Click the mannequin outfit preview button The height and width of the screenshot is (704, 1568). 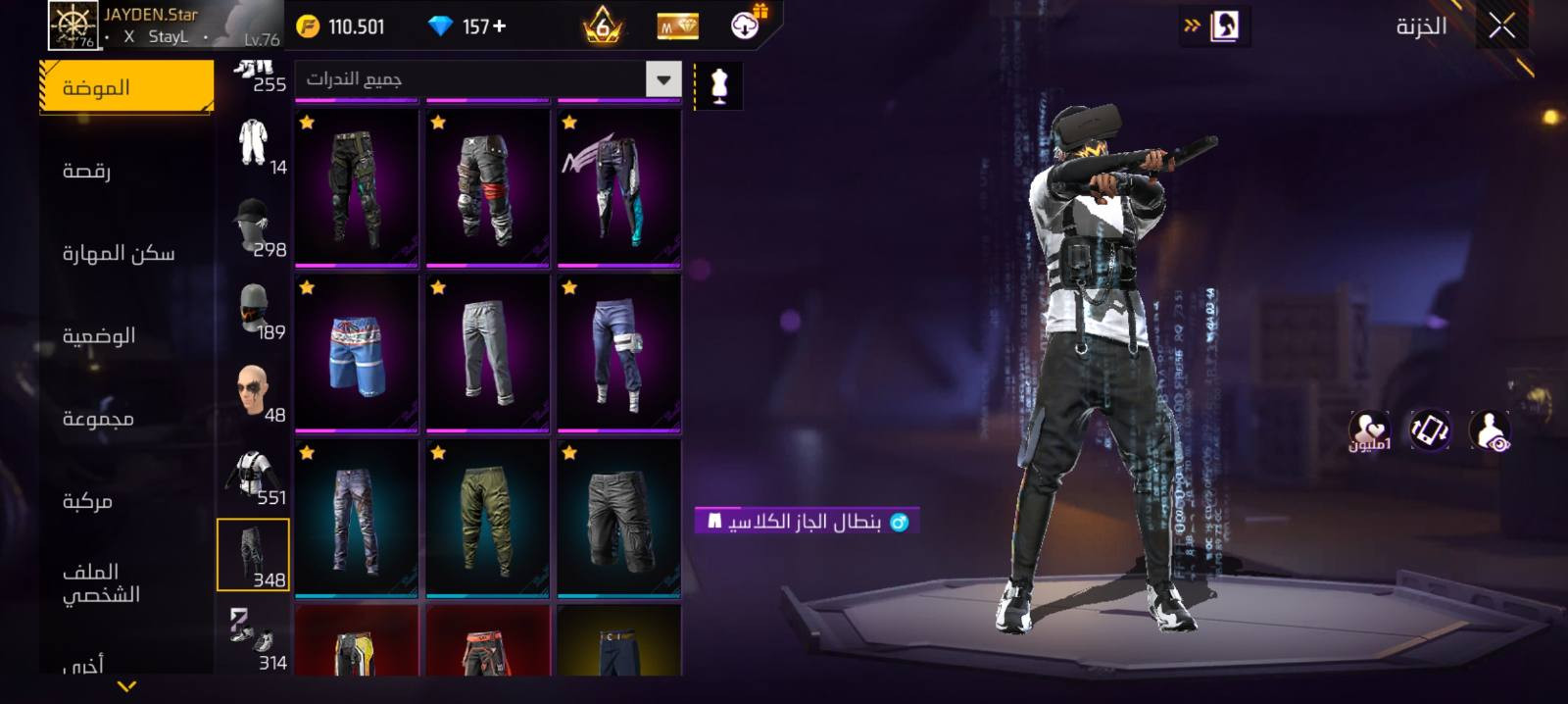point(719,86)
